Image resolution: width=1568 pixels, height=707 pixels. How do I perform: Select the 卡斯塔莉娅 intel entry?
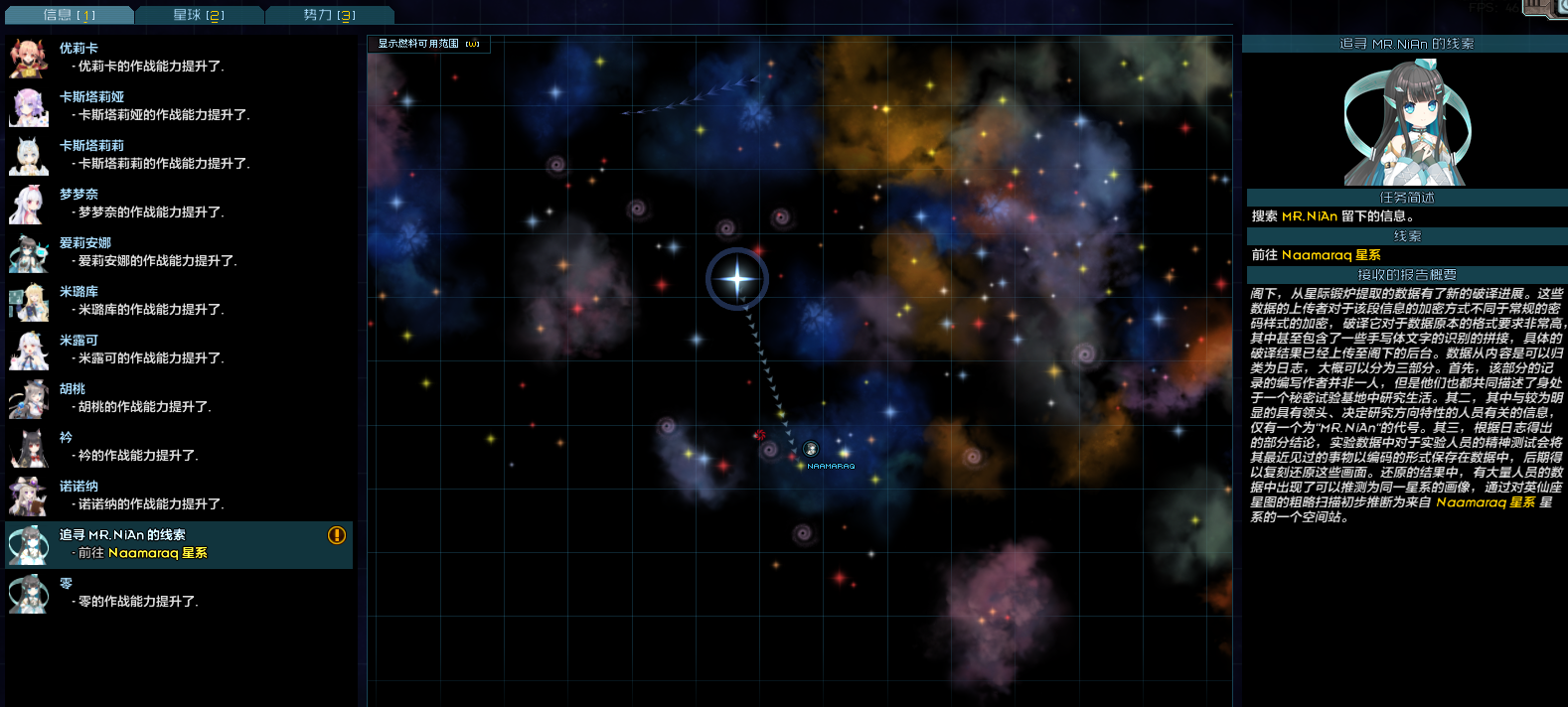pos(179,106)
